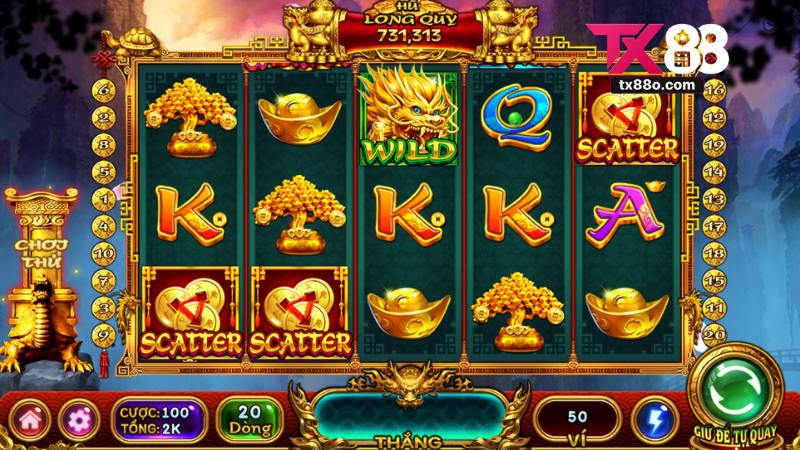Adjust the 20 Dòng paylines setting

point(248,419)
